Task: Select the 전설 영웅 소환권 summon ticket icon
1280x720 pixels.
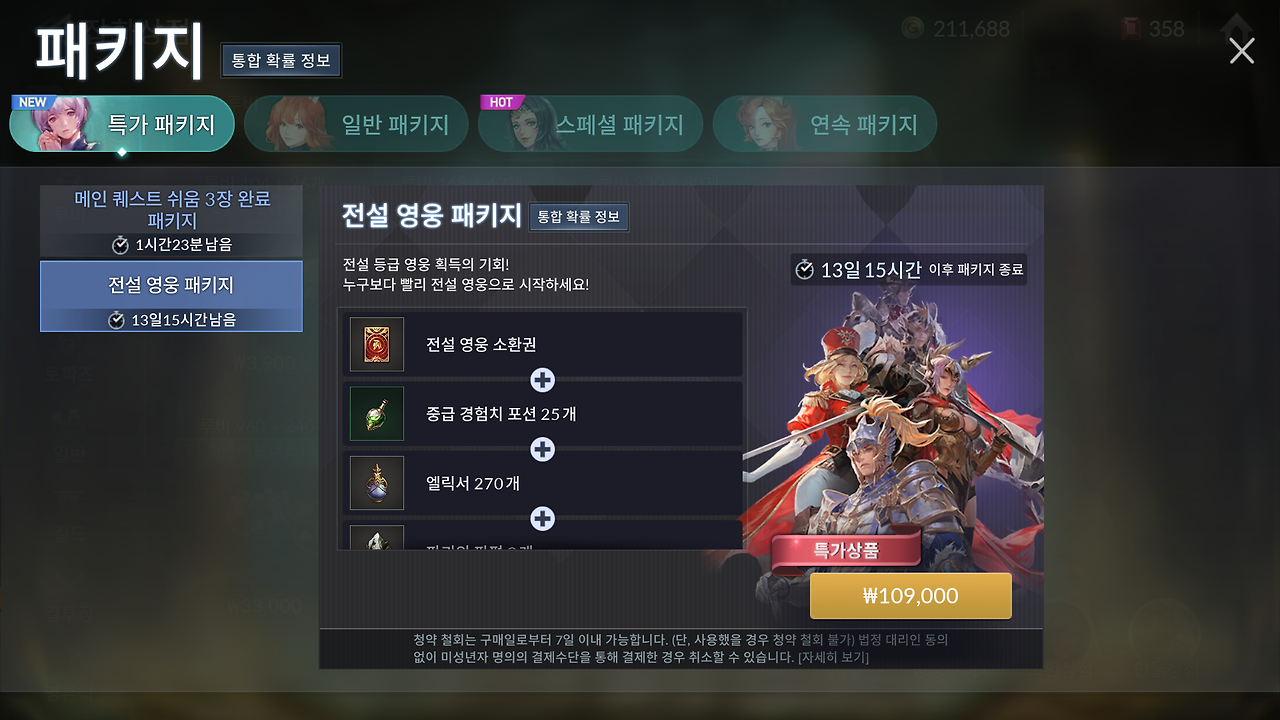Action: (376, 344)
